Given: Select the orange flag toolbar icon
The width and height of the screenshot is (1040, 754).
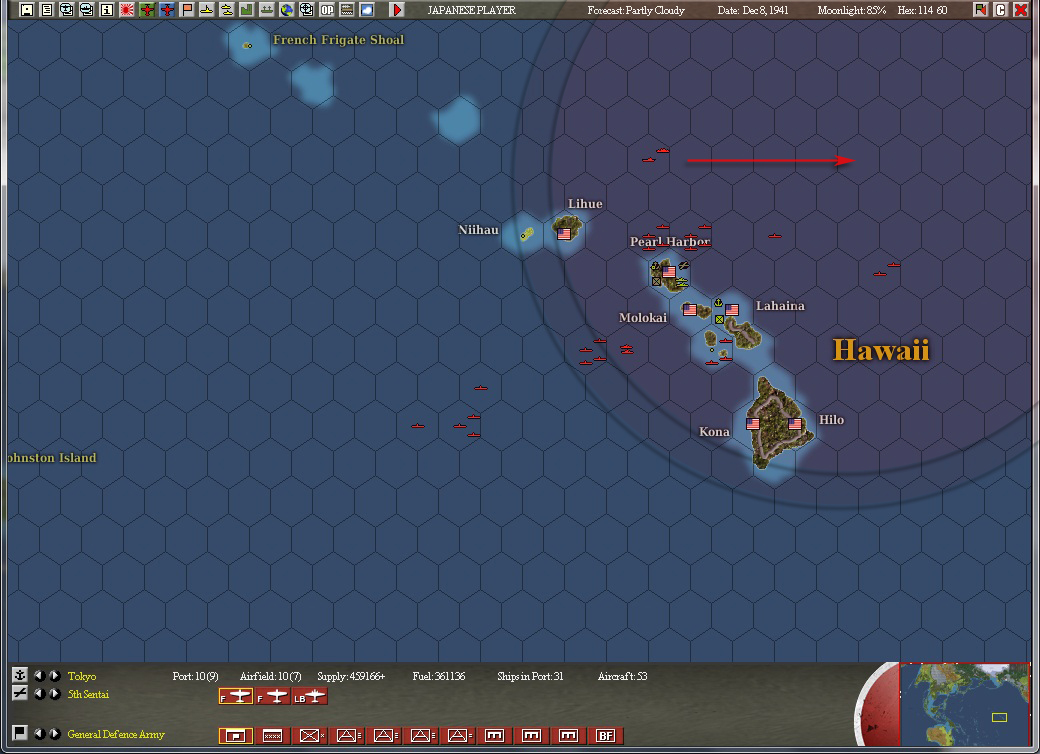Looking at the screenshot, I should [x=186, y=10].
